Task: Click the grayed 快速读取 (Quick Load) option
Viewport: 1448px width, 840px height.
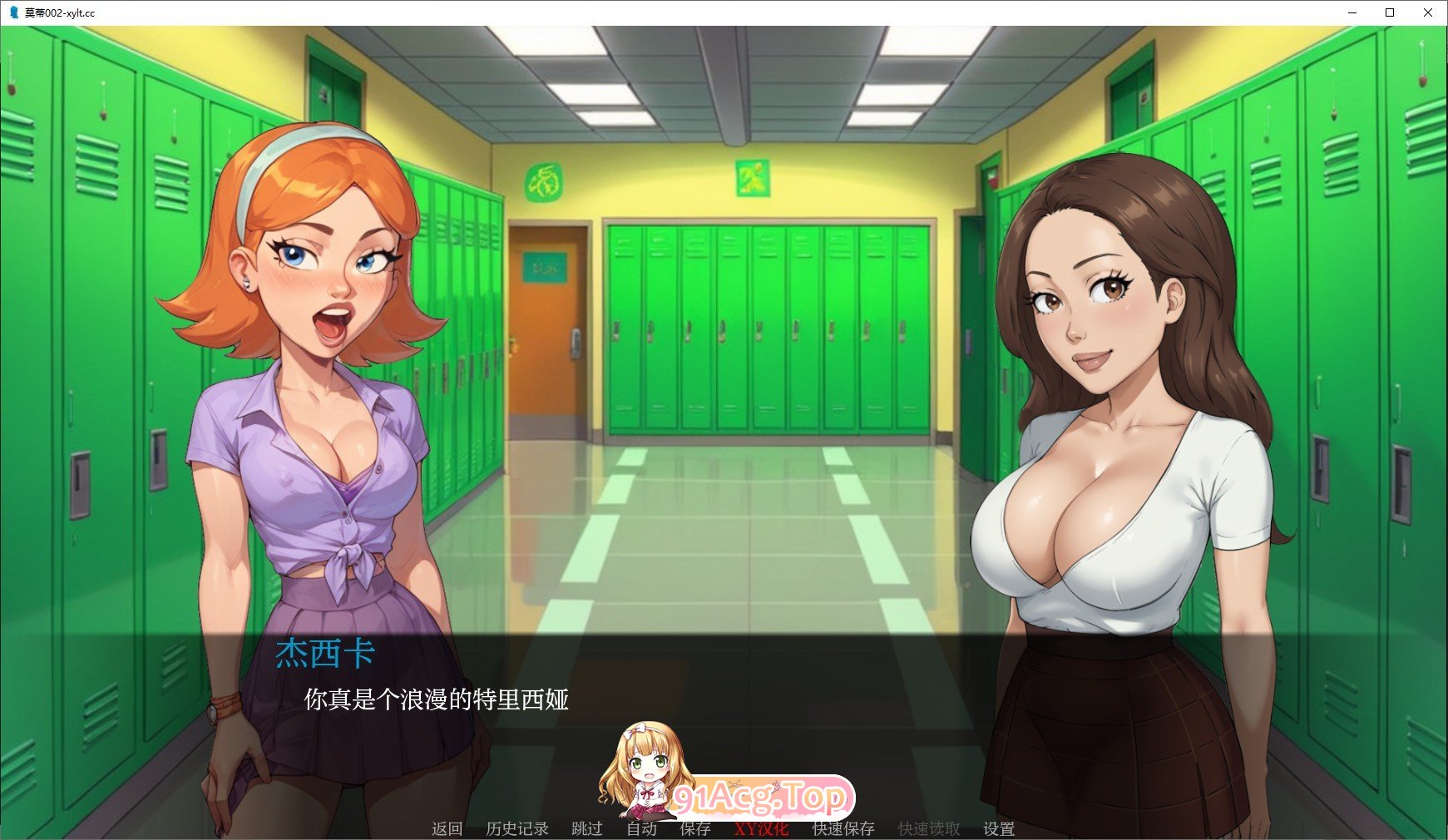Action: click(x=927, y=828)
